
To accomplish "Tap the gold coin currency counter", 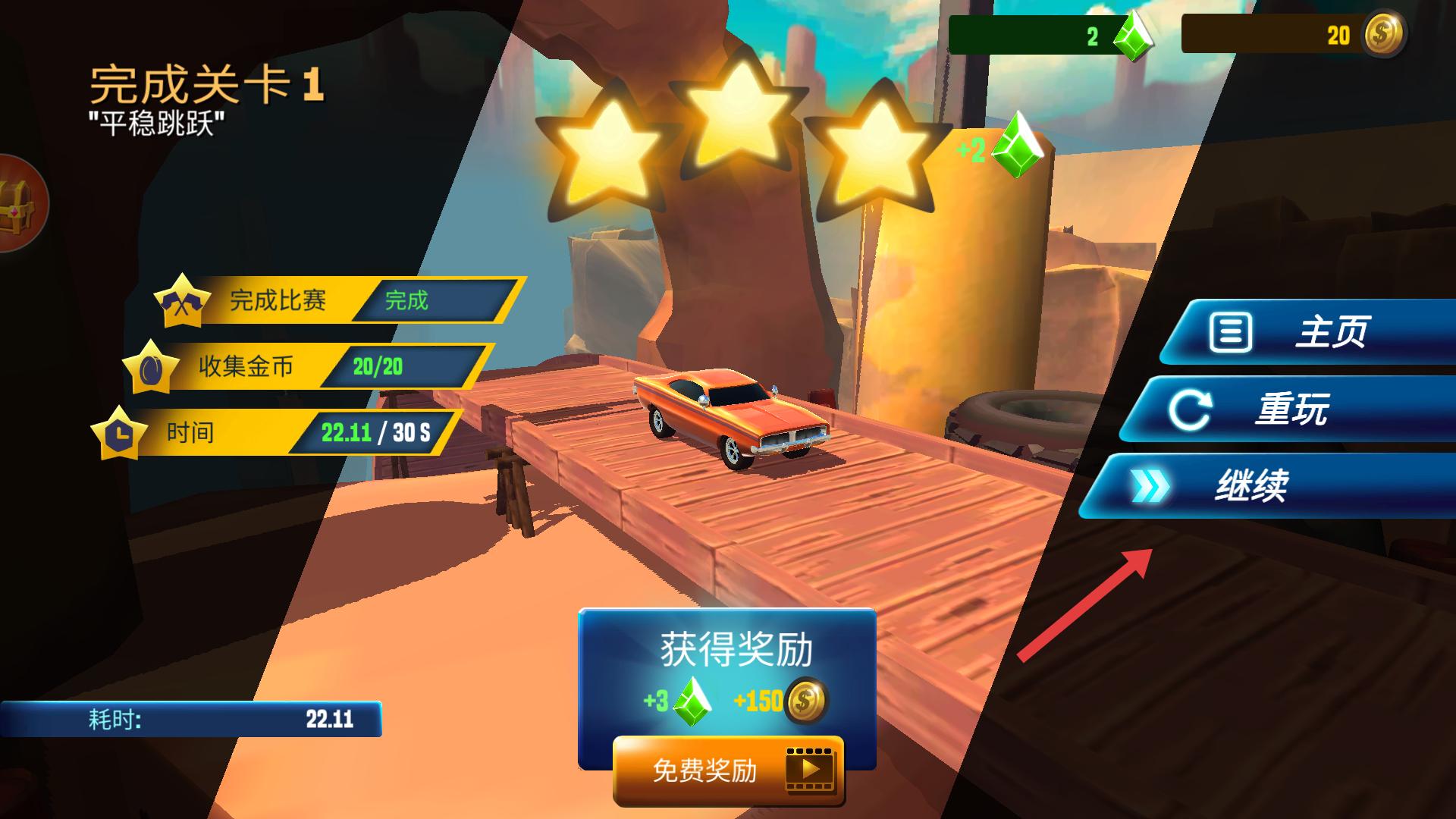I will pos(1293,35).
